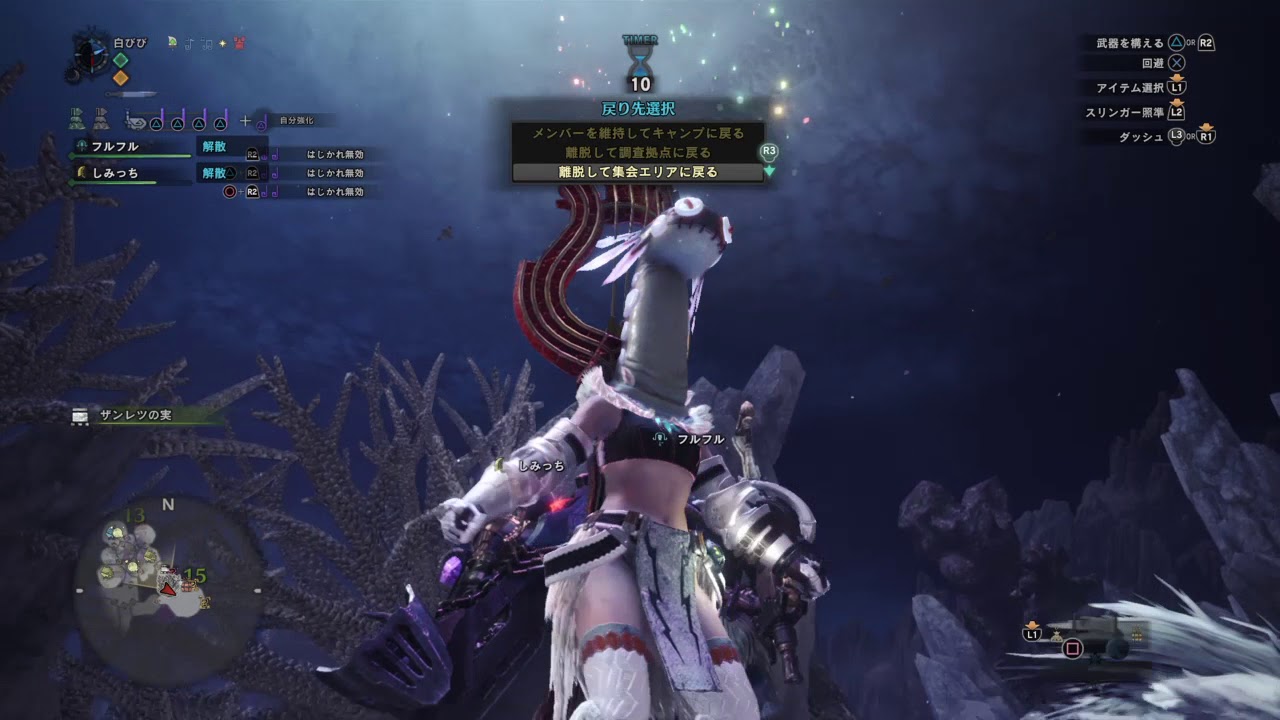Pick 離脱して集会エリアに戻る option
This screenshot has height=720, width=1280.
coord(638,172)
